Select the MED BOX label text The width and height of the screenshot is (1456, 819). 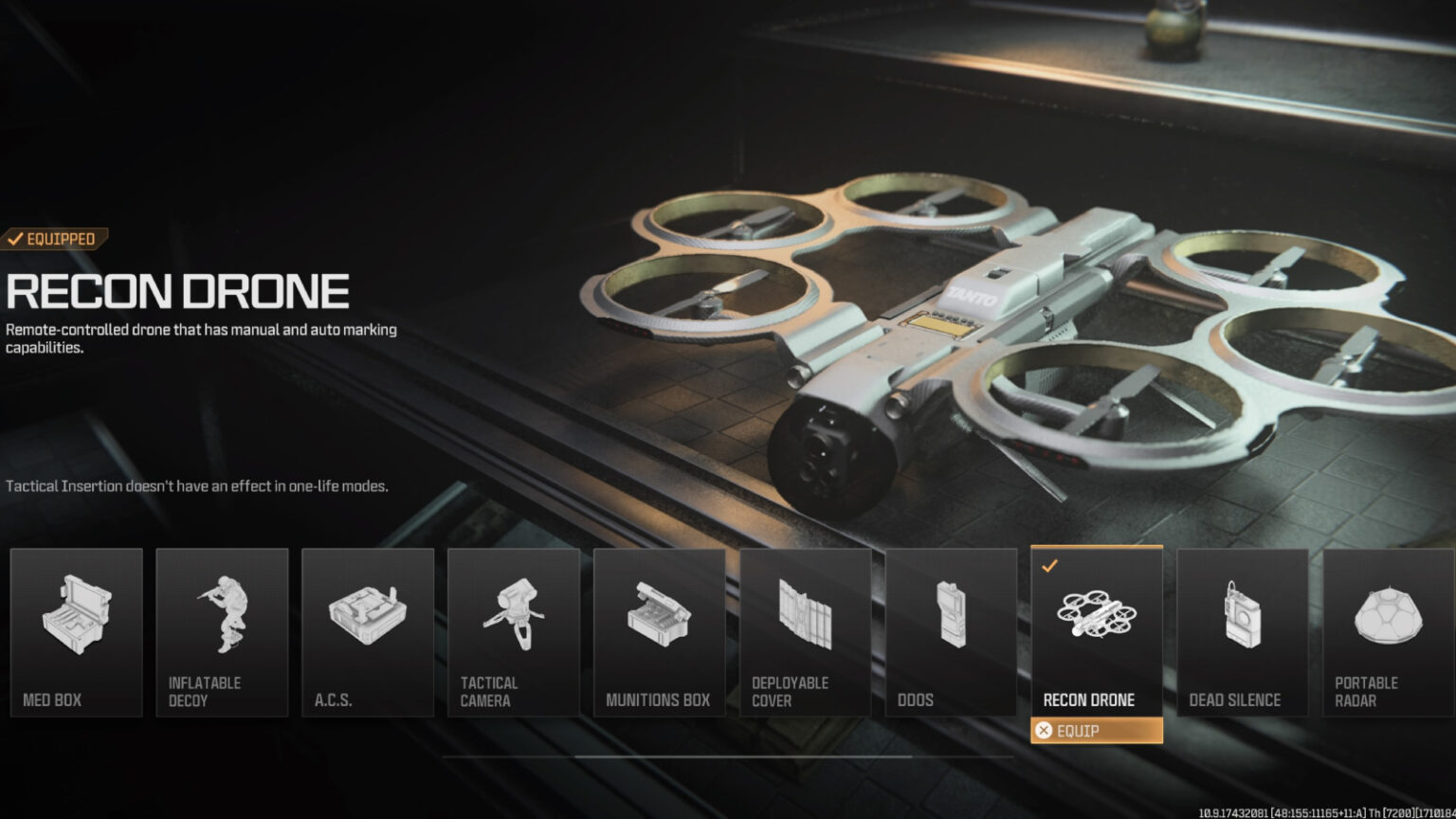(53, 700)
